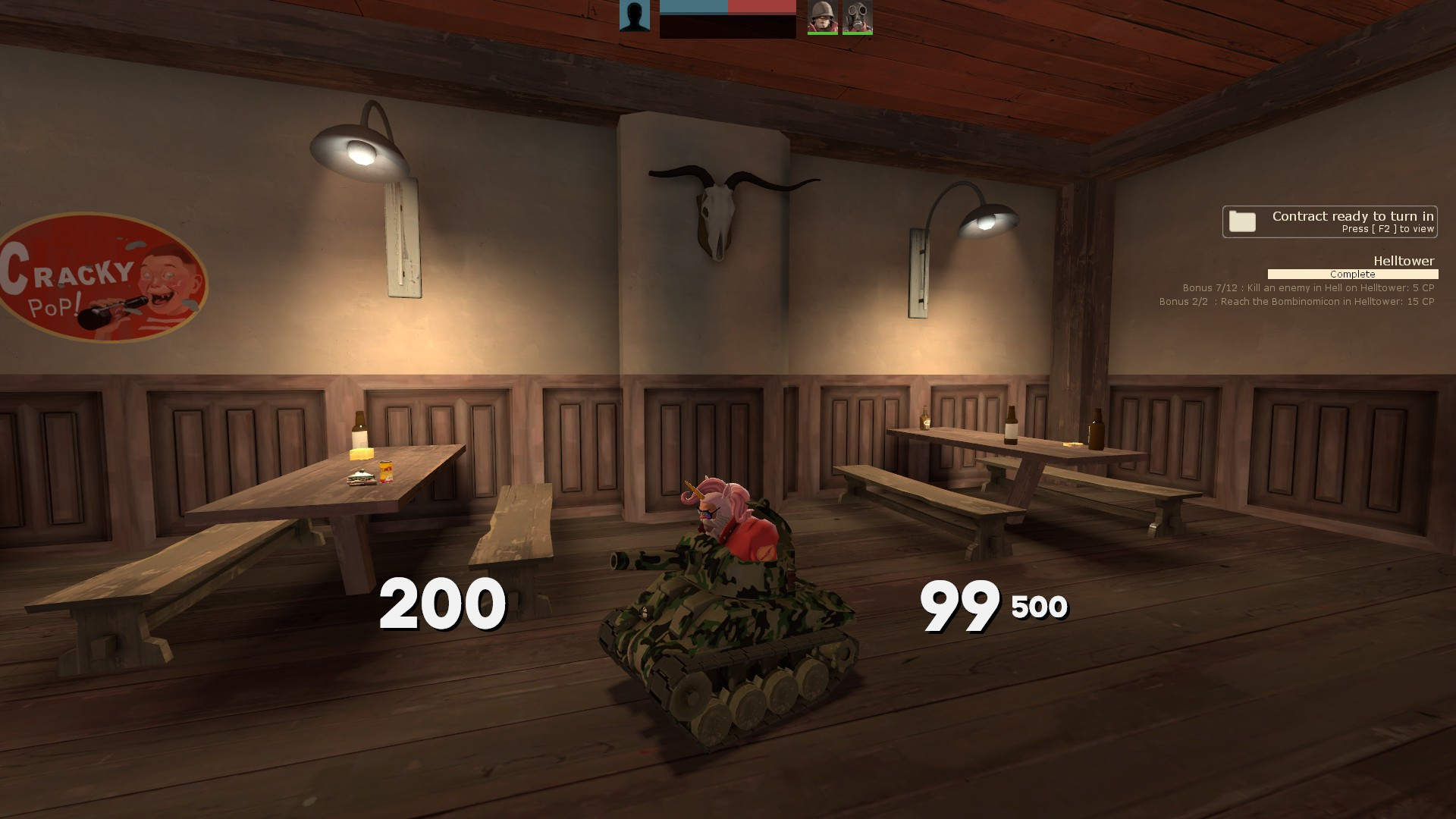Click the player silhouette avatar top left

coord(635,17)
